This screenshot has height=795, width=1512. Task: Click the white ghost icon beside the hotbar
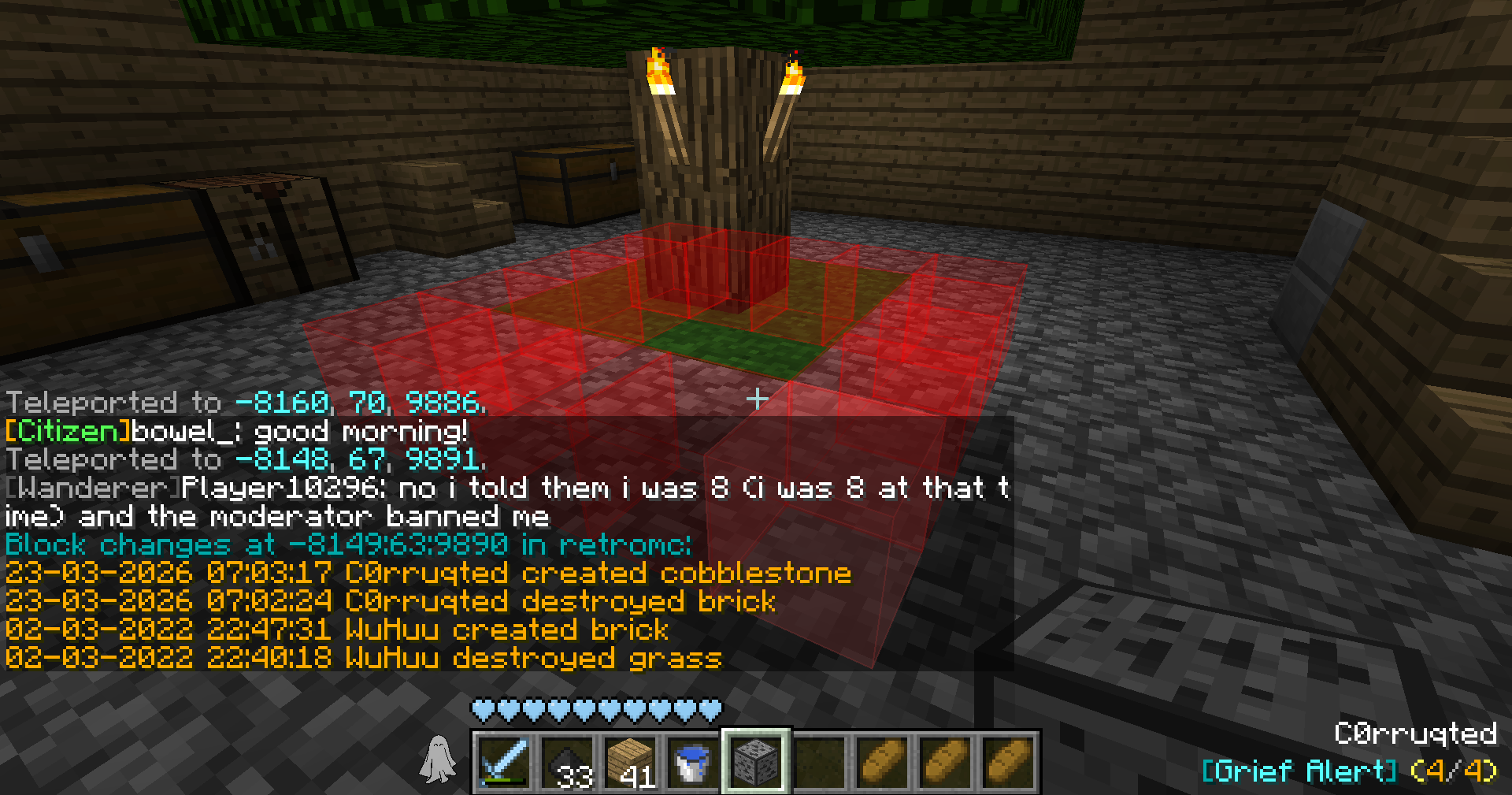[437, 760]
